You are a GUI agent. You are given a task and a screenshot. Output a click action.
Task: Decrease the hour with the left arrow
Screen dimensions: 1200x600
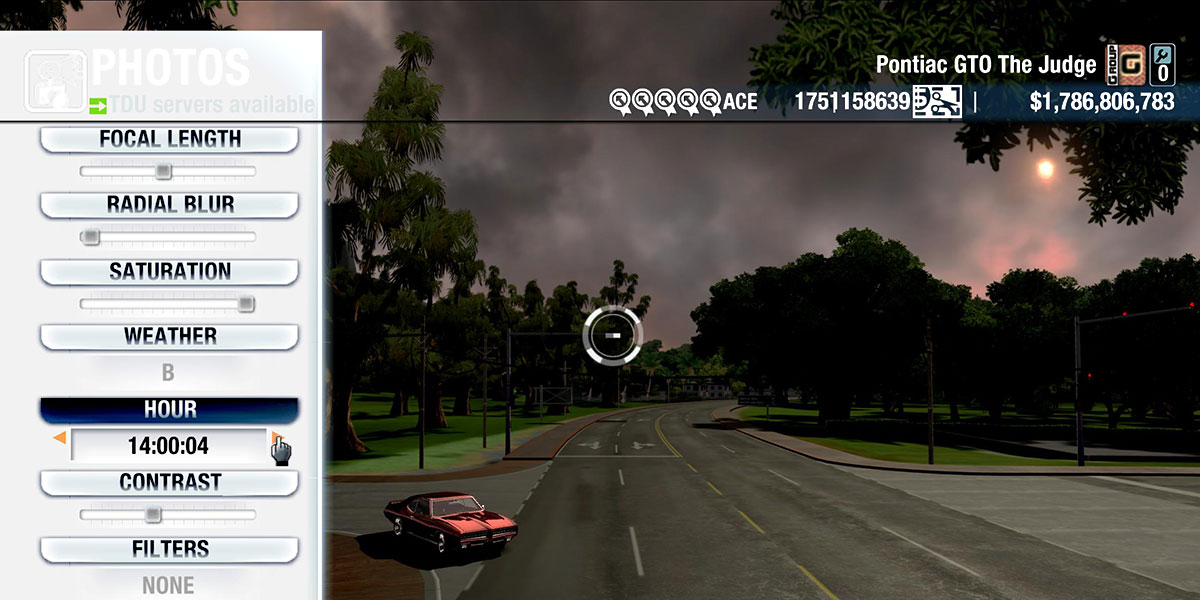60,438
